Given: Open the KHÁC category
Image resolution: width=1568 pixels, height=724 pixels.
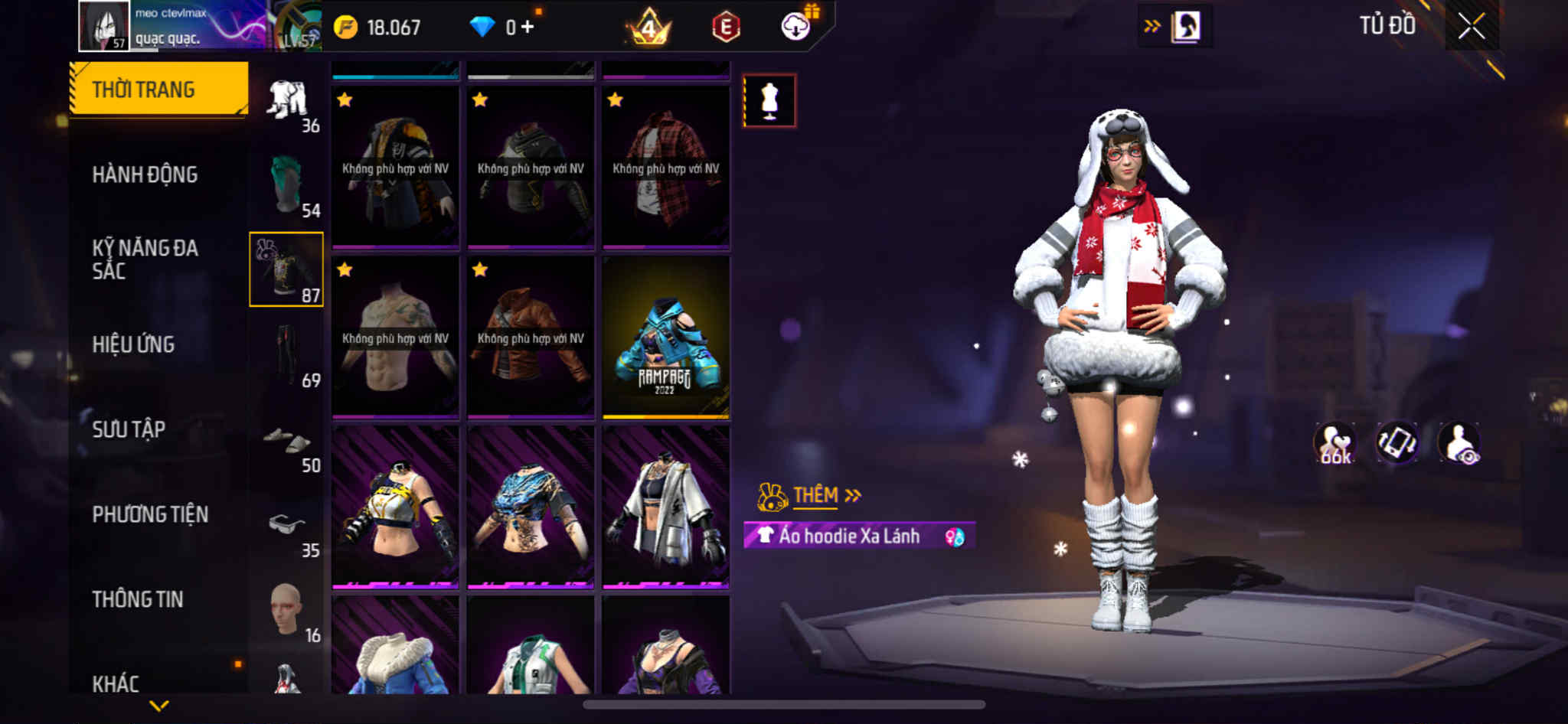Looking at the screenshot, I should (116, 683).
